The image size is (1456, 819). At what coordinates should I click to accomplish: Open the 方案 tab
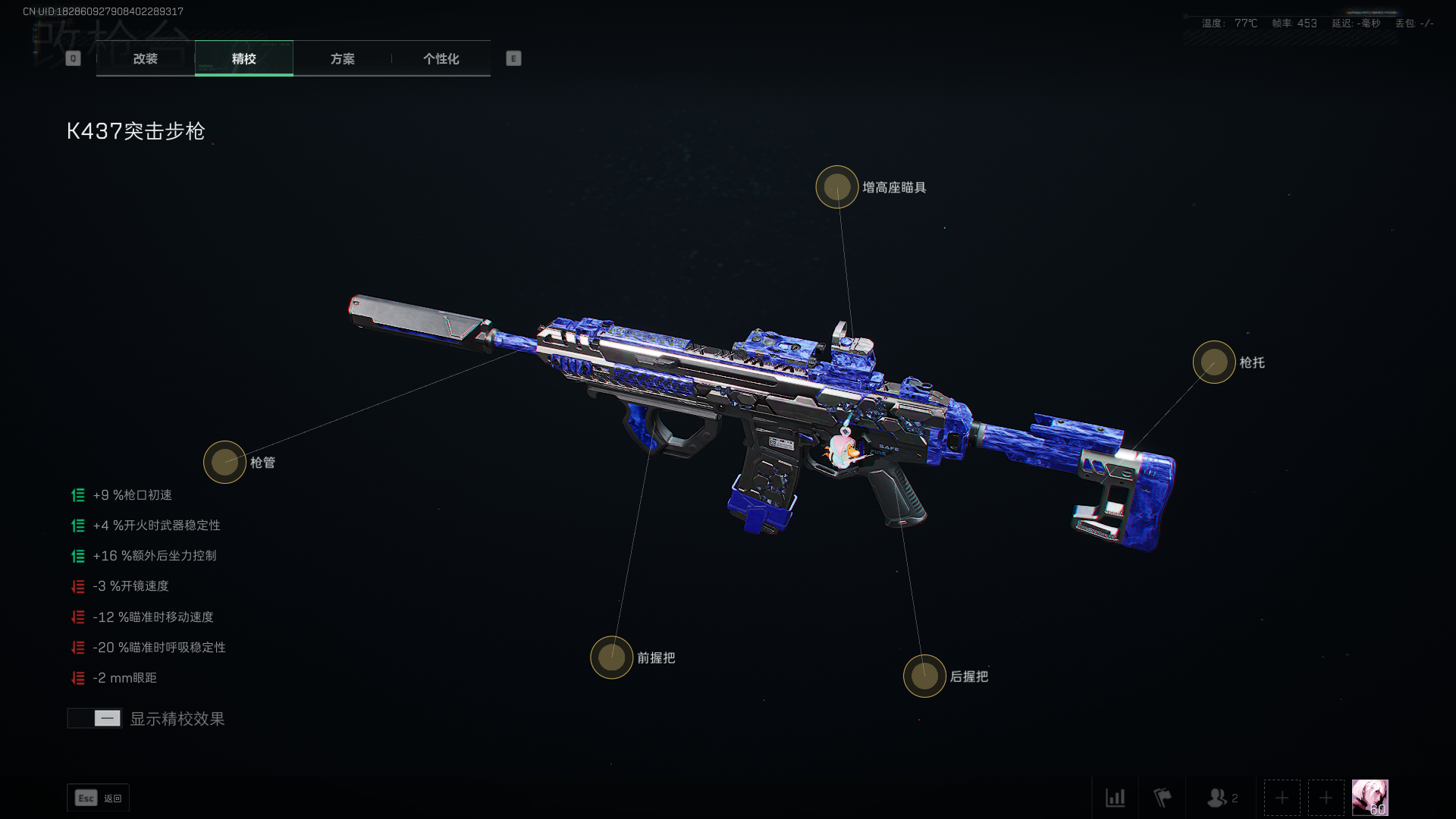(342, 58)
